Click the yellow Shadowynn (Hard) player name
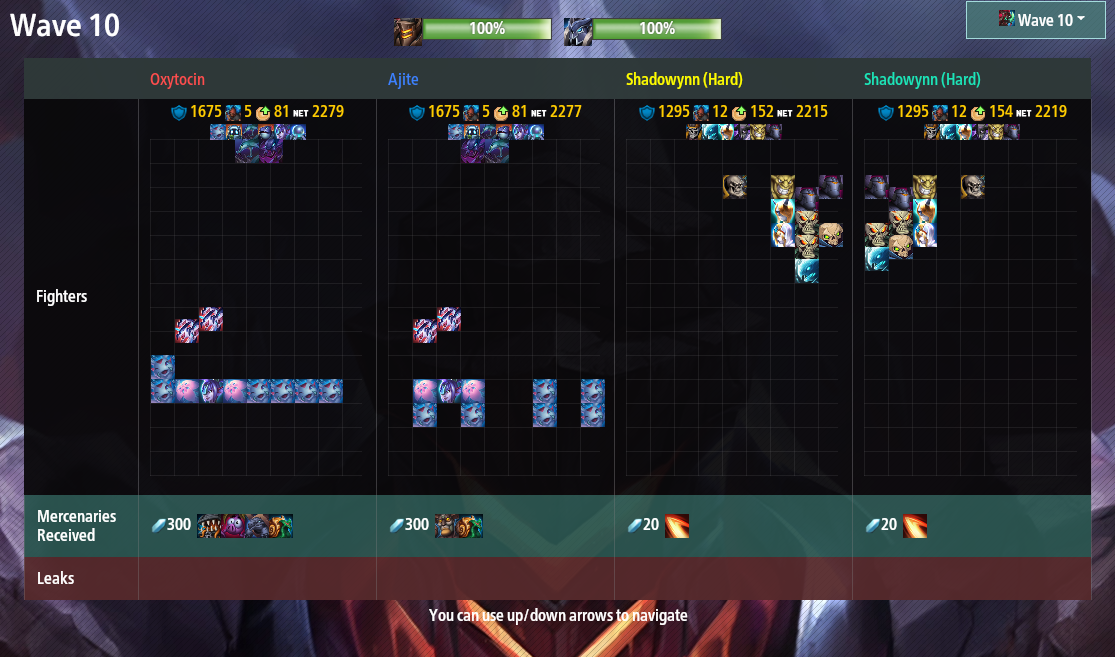The height and width of the screenshot is (657, 1115). click(x=684, y=79)
